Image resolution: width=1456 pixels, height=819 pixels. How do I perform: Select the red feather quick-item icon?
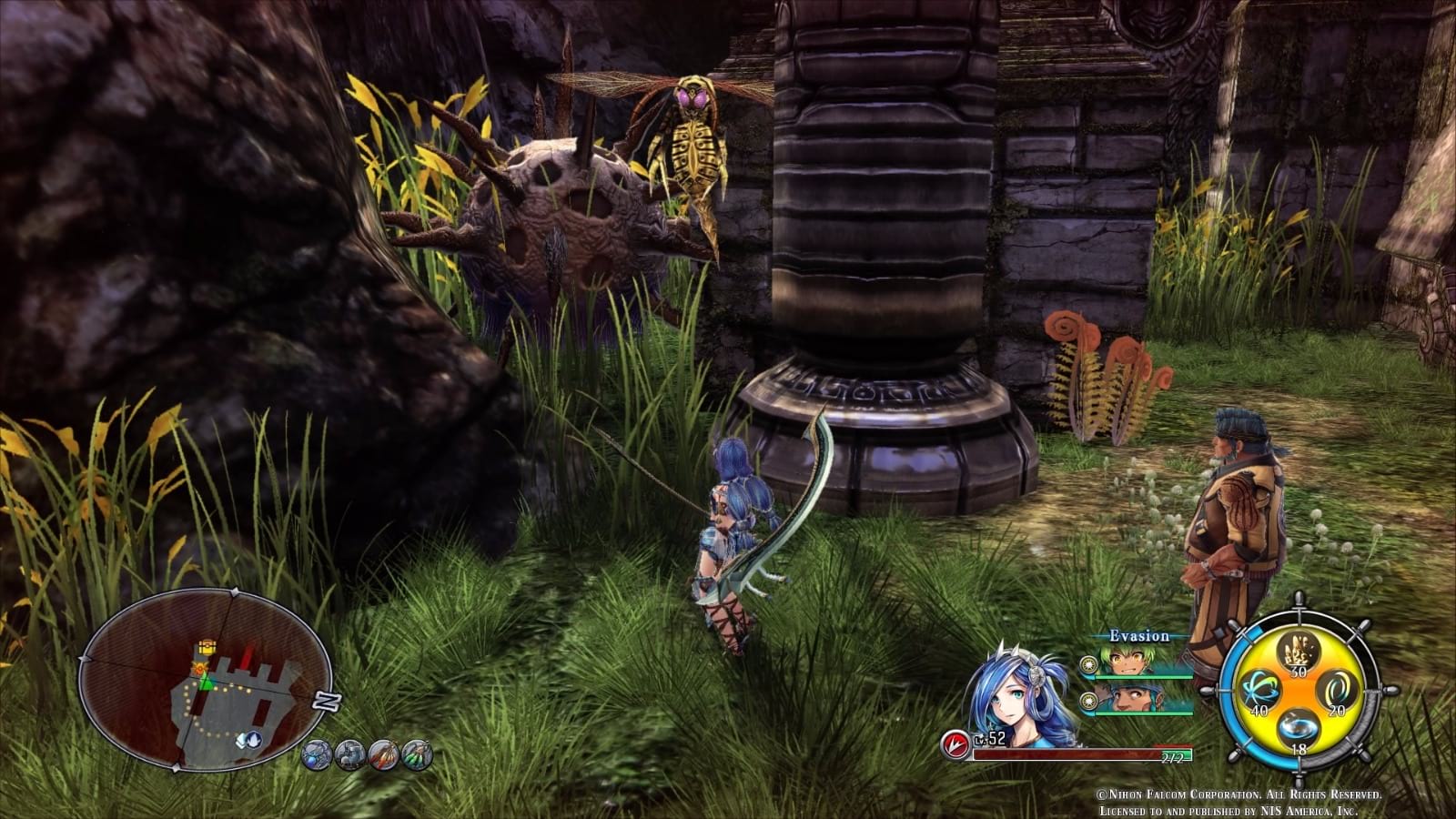(382, 754)
